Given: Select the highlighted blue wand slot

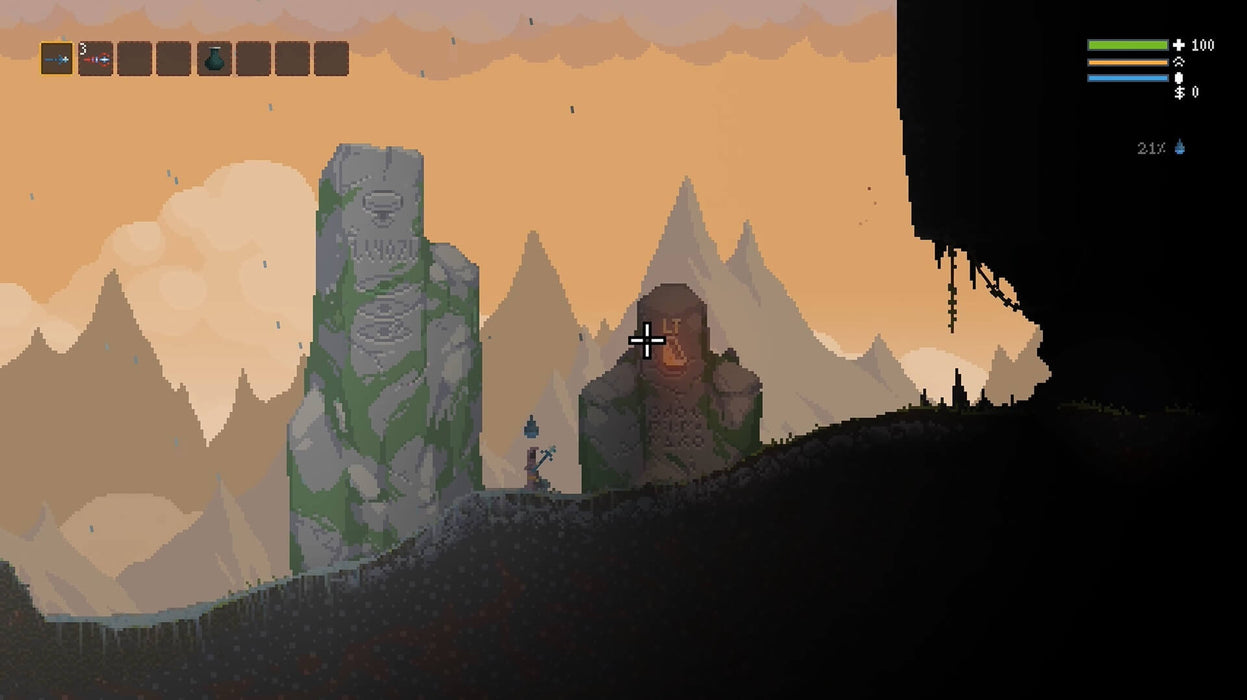Looking at the screenshot, I should point(56,59).
